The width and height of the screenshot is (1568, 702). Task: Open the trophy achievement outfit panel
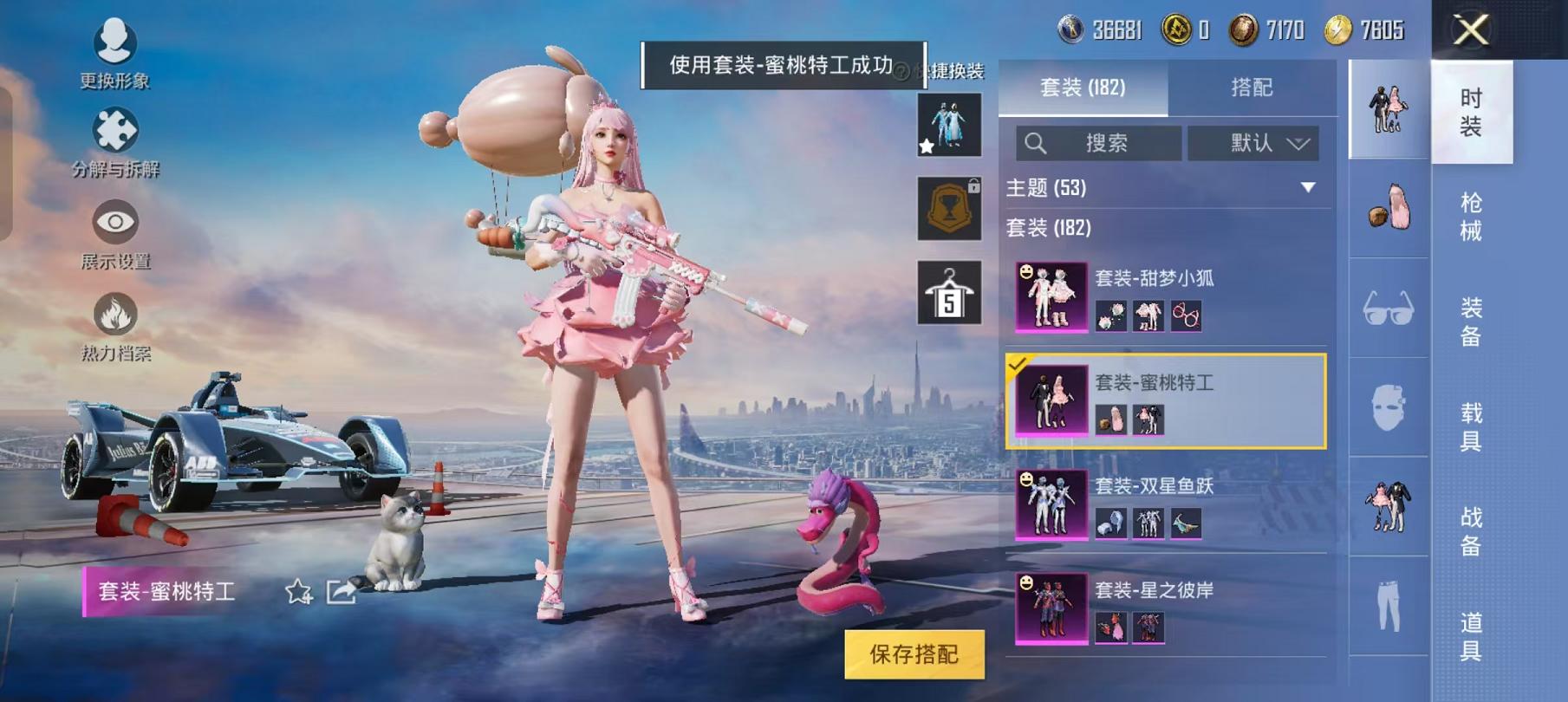(950, 208)
